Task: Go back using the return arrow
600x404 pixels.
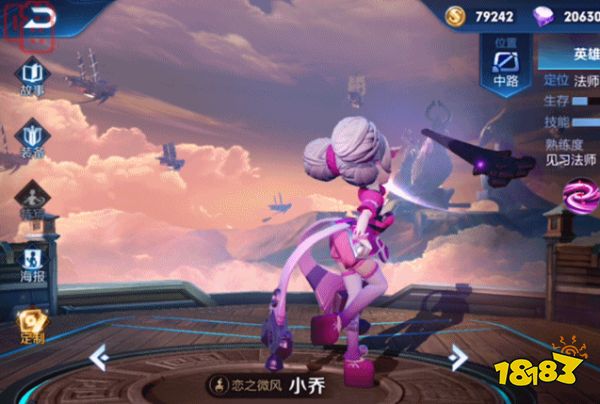Action: click(38, 16)
